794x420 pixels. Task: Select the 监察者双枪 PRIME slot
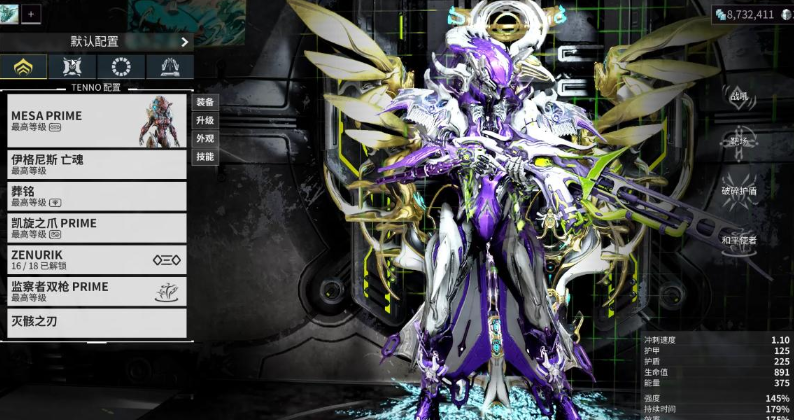coord(97,291)
